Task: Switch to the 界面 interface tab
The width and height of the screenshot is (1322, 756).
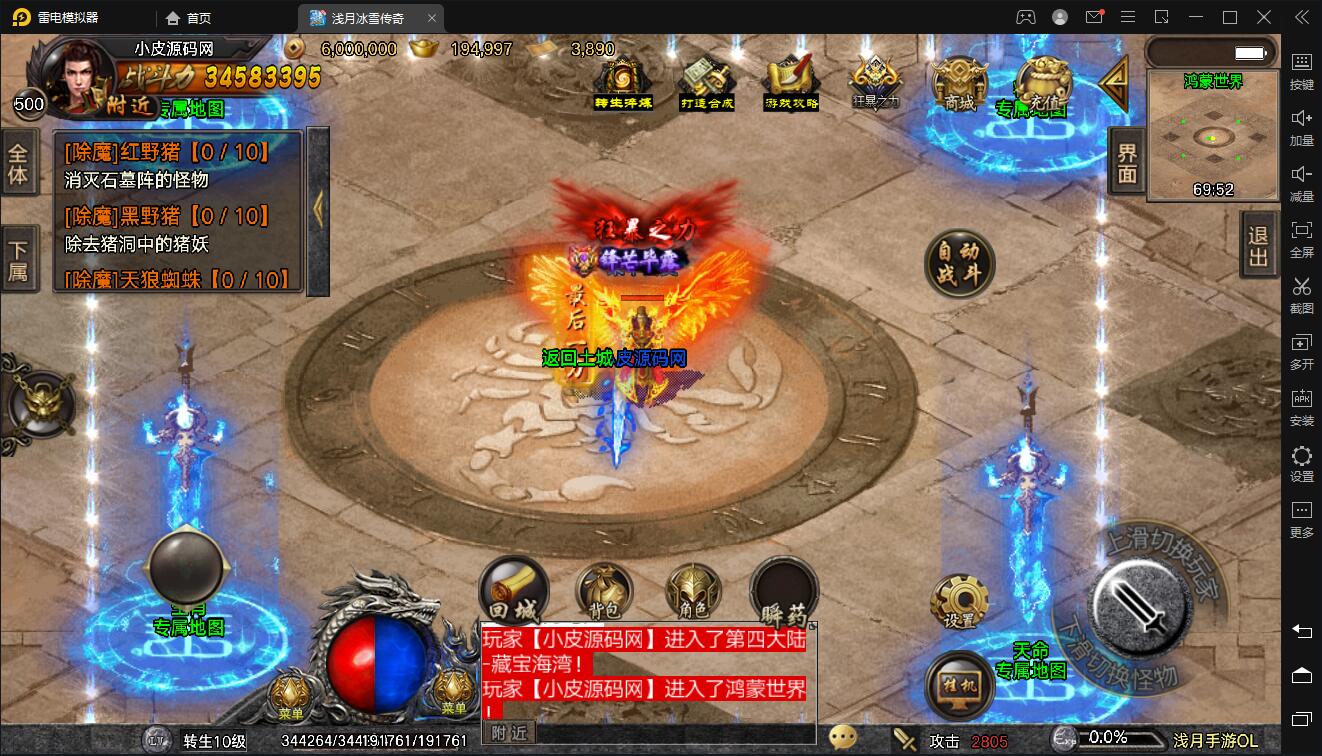Action: (x=1127, y=163)
